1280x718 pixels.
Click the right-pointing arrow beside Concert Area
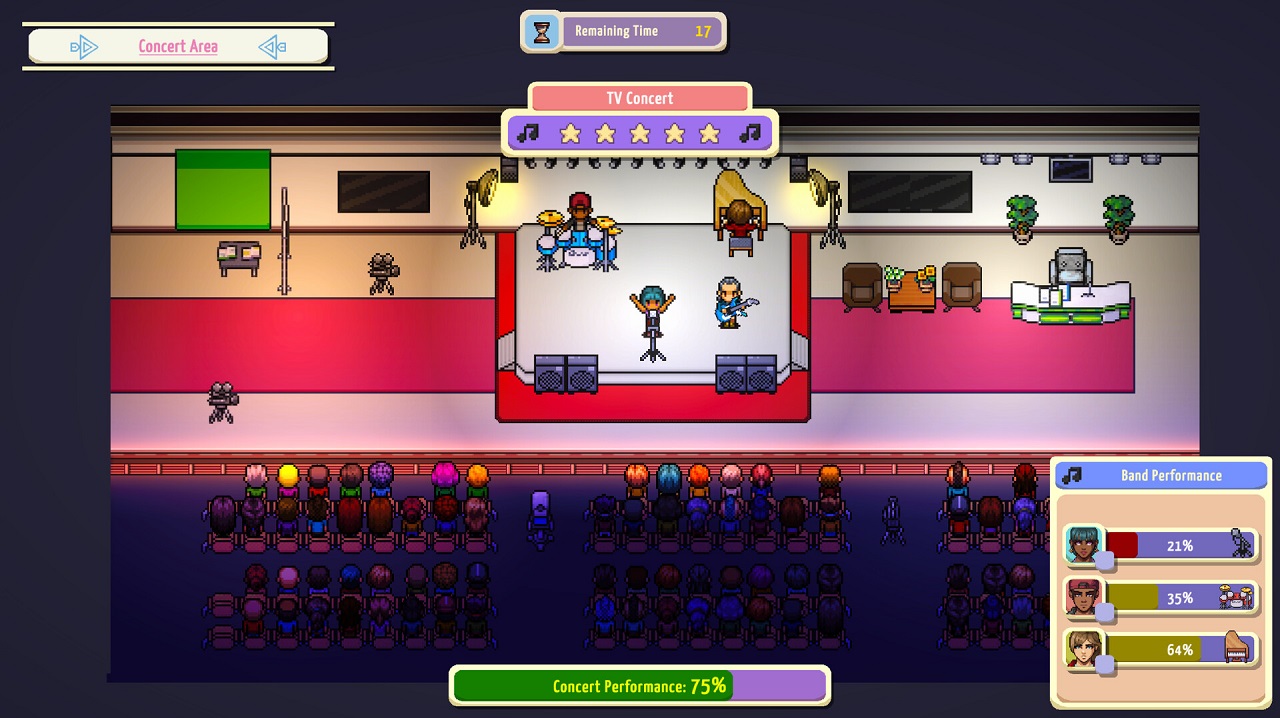pyautogui.click(x=84, y=47)
